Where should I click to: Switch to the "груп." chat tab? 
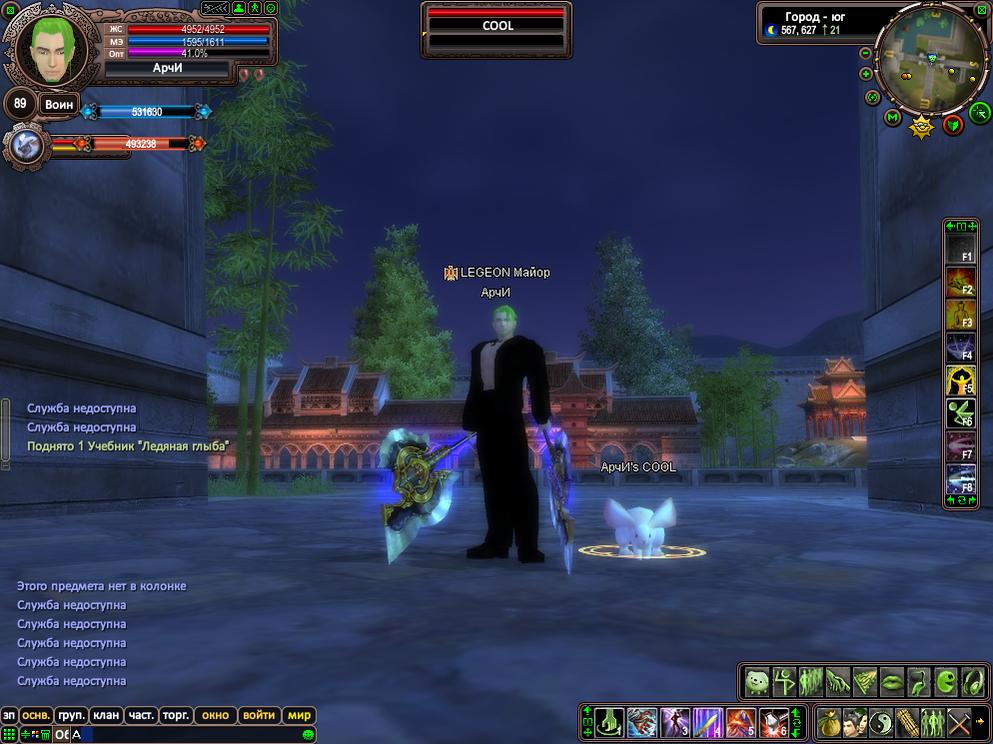tap(70, 715)
